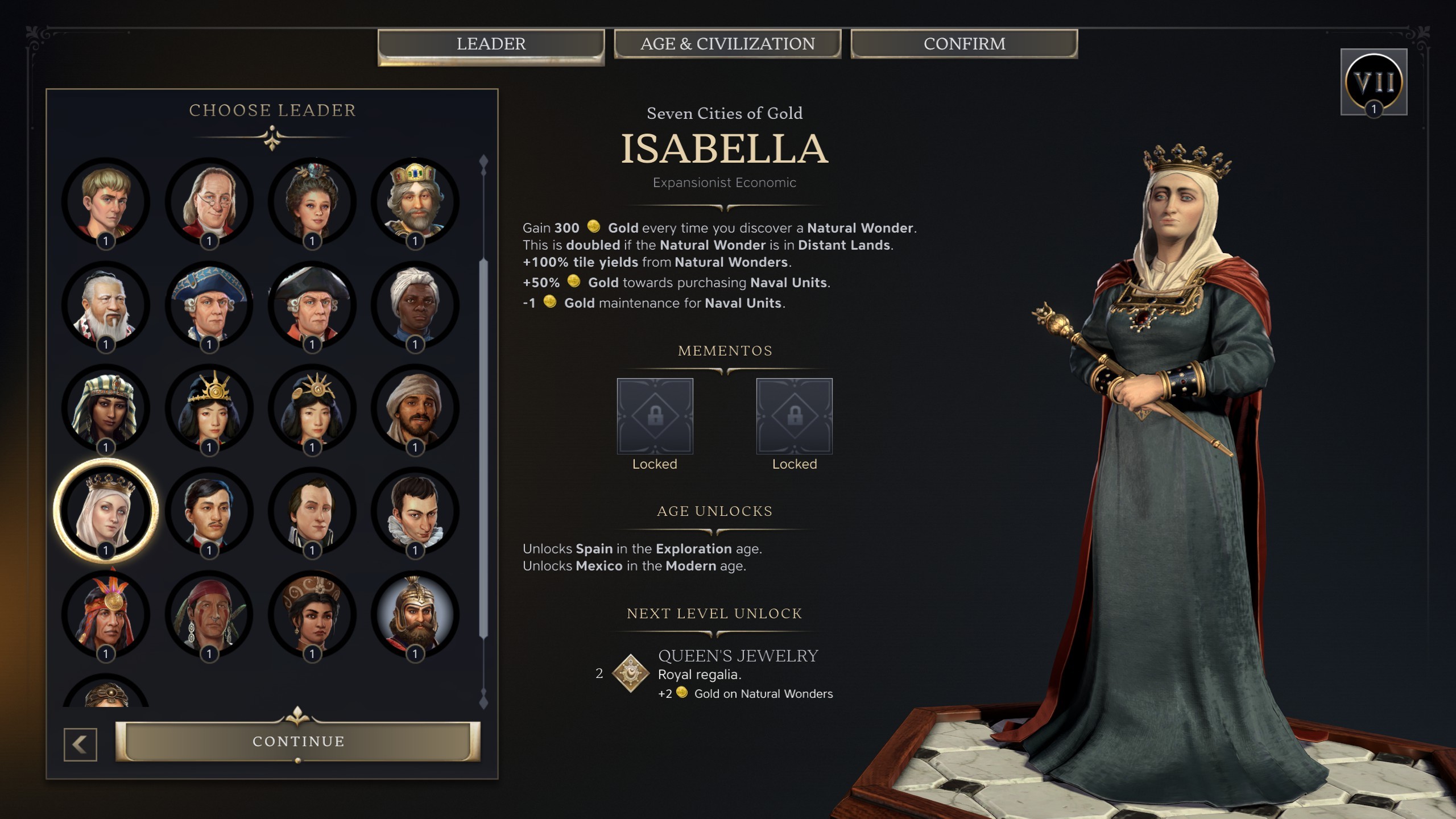The image size is (1456, 819).
Task: Select the leader with orange feathered headdress
Action: click(106, 614)
